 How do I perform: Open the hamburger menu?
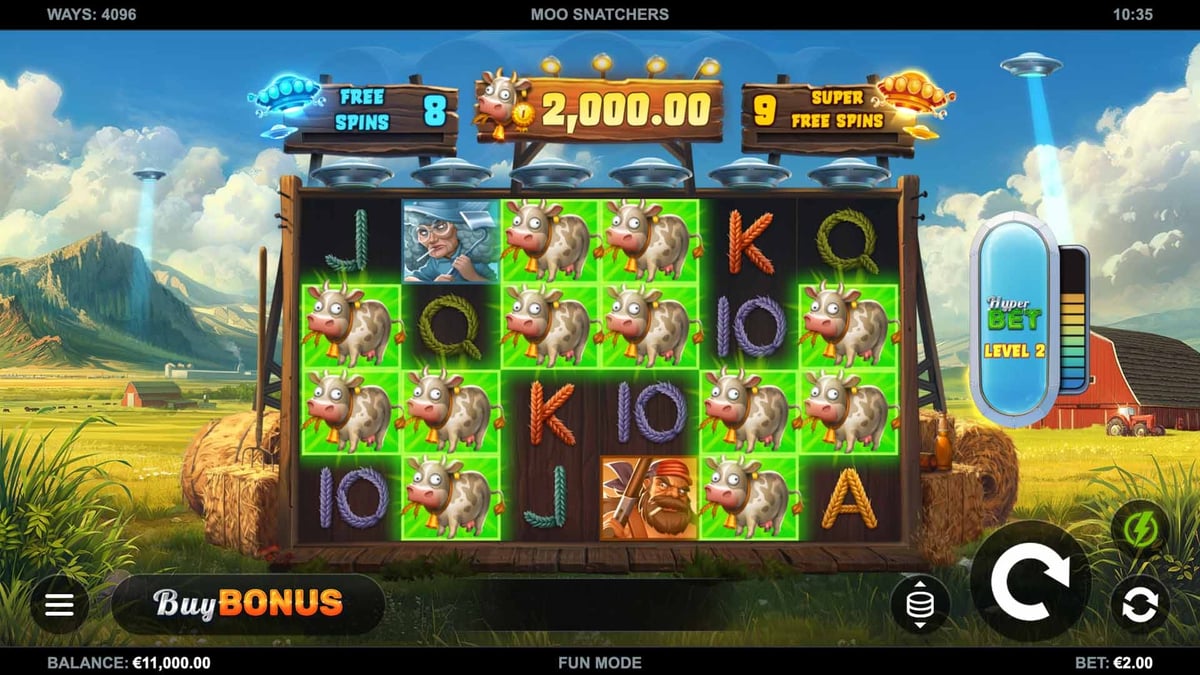tap(59, 605)
